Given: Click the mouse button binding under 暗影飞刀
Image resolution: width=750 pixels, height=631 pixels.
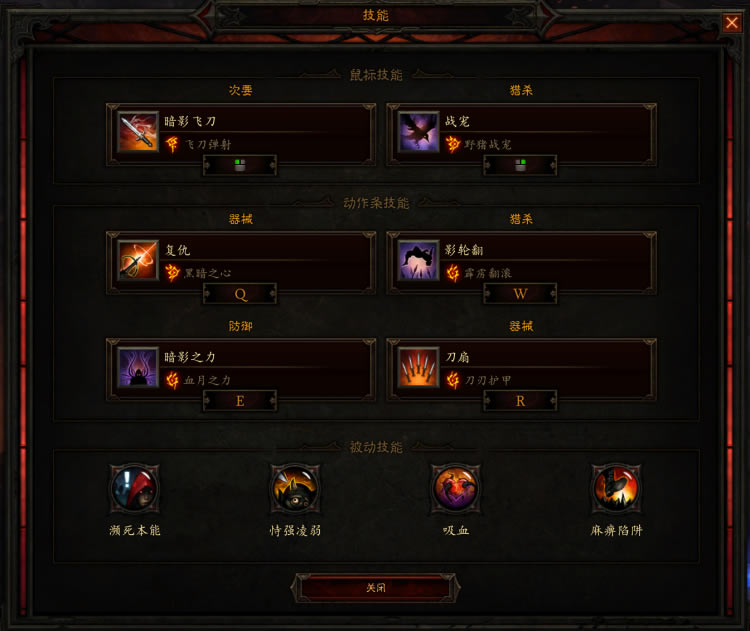Looking at the screenshot, I should coord(240,165).
